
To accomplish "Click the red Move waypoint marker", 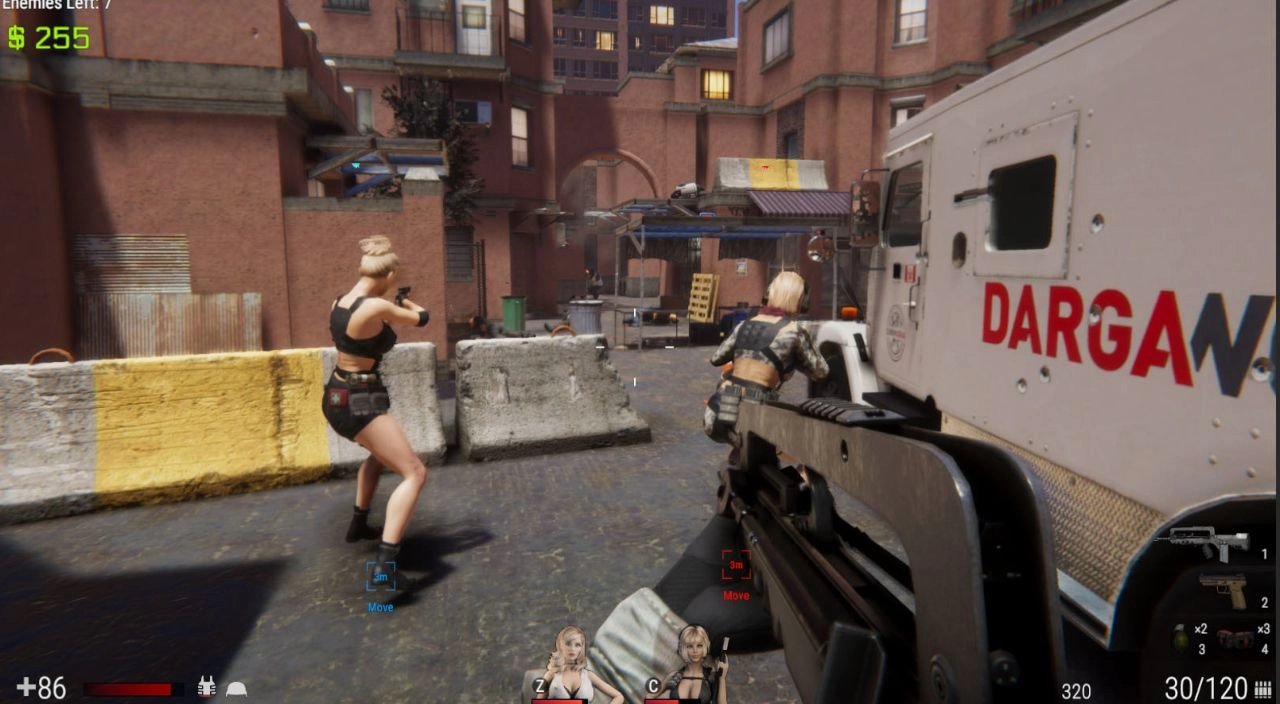I will 736,565.
